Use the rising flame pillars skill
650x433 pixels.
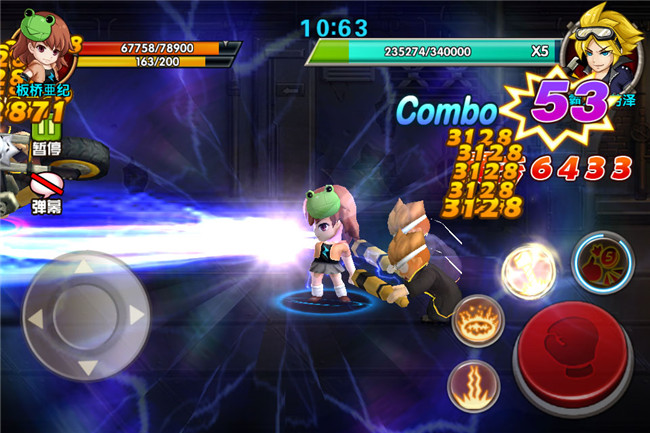click(x=475, y=383)
